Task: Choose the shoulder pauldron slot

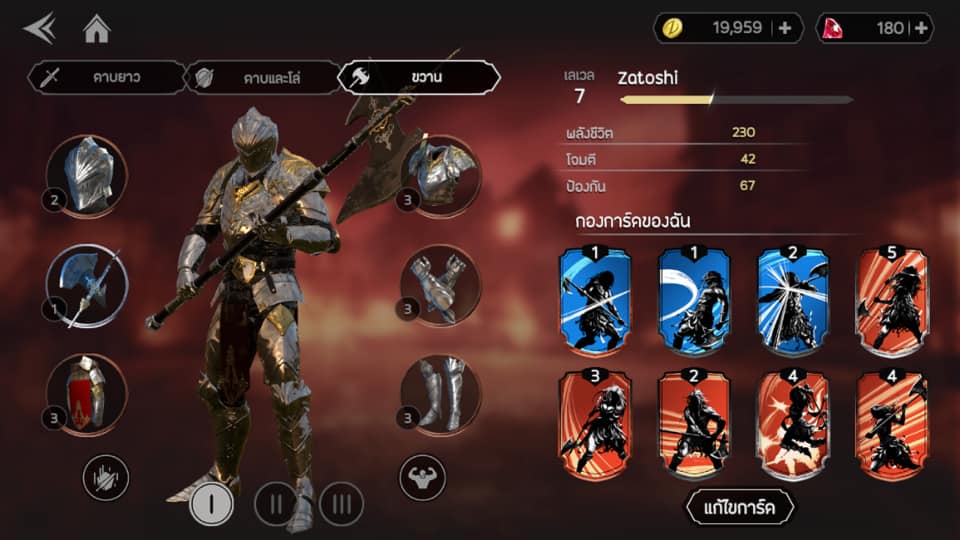Action: [x=440, y=174]
